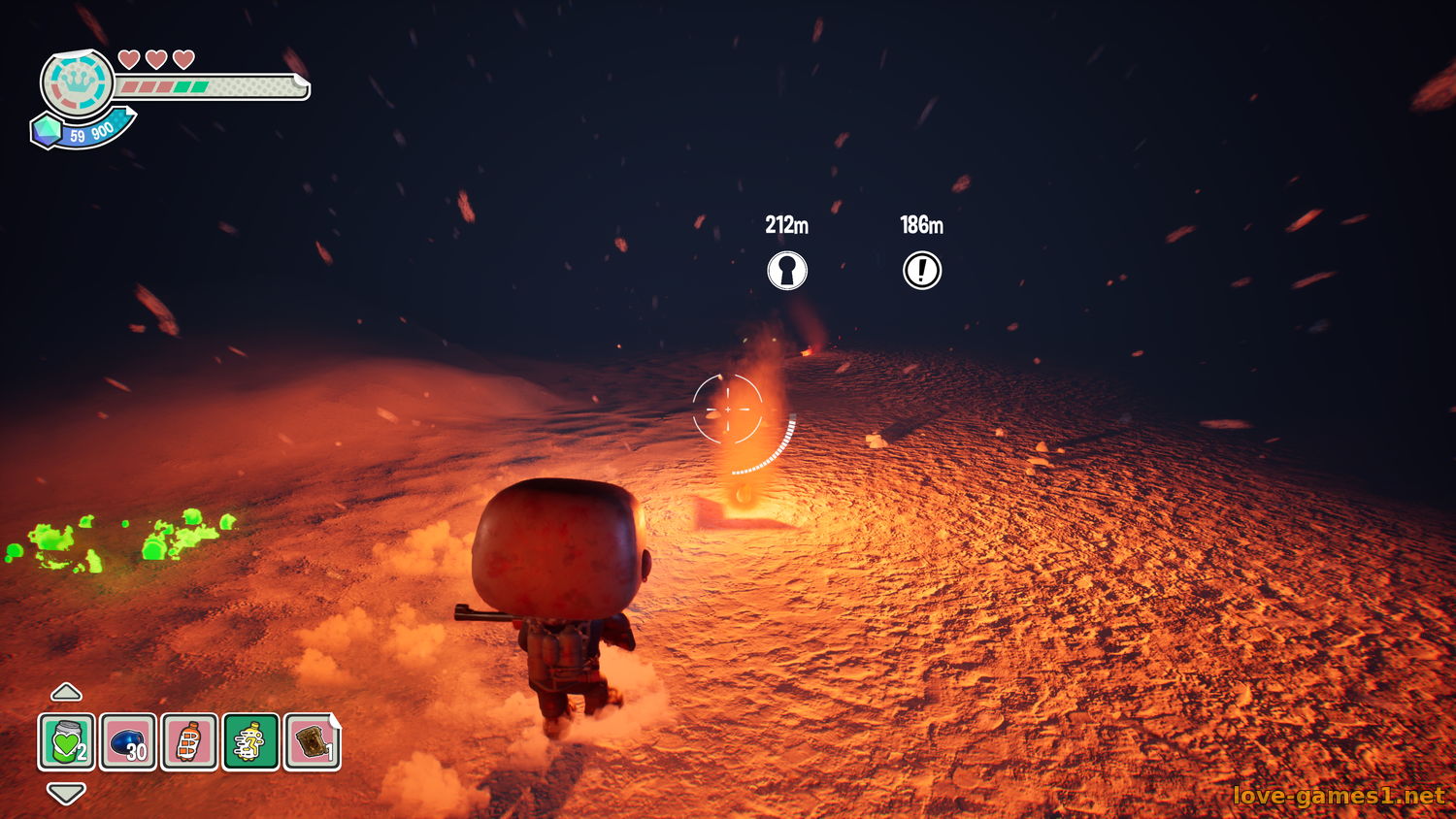The width and height of the screenshot is (1456, 819).
Task: Activate the yellow running-man speed bottle
Action: [250, 742]
